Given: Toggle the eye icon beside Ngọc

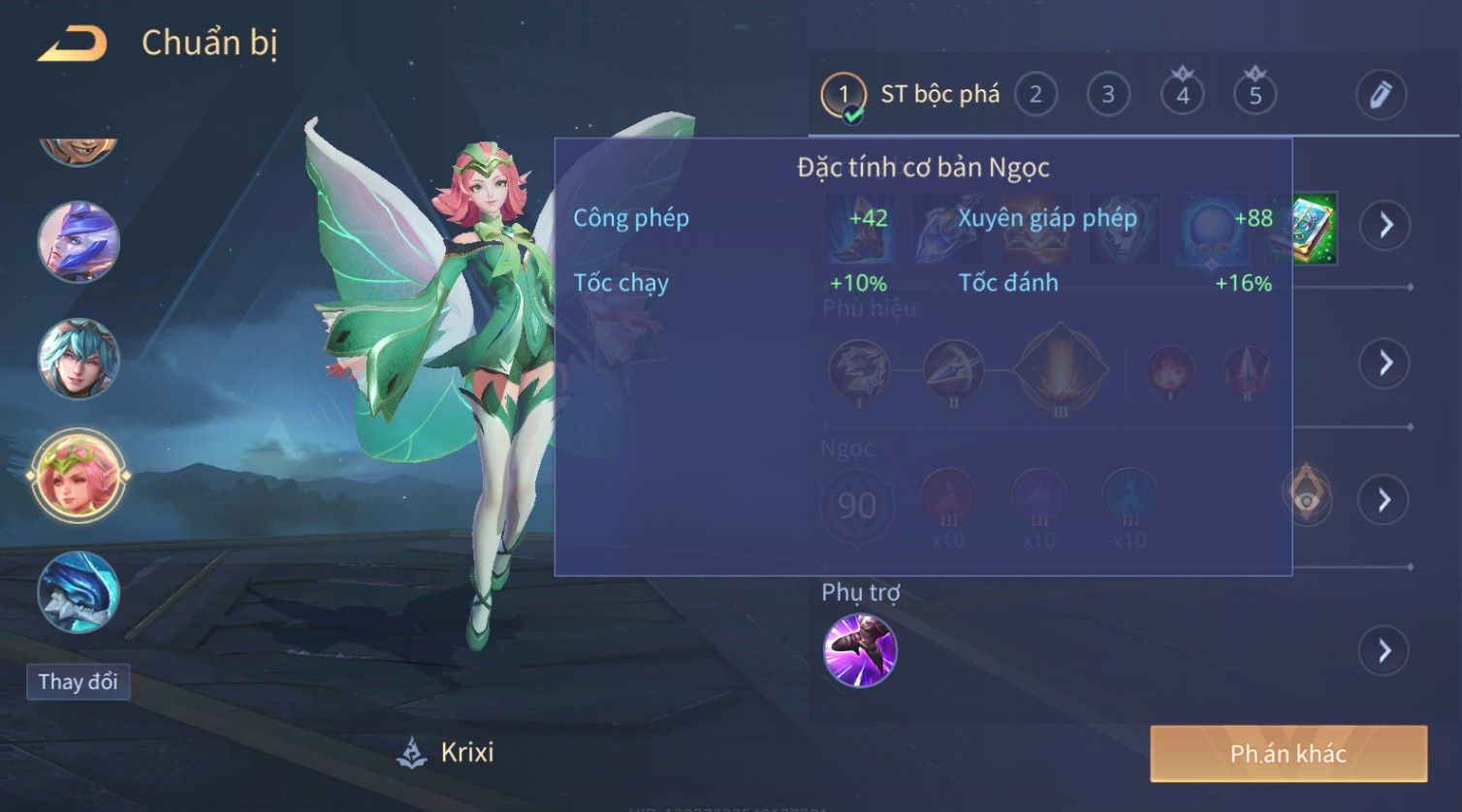Looking at the screenshot, I should [1307, 495].
